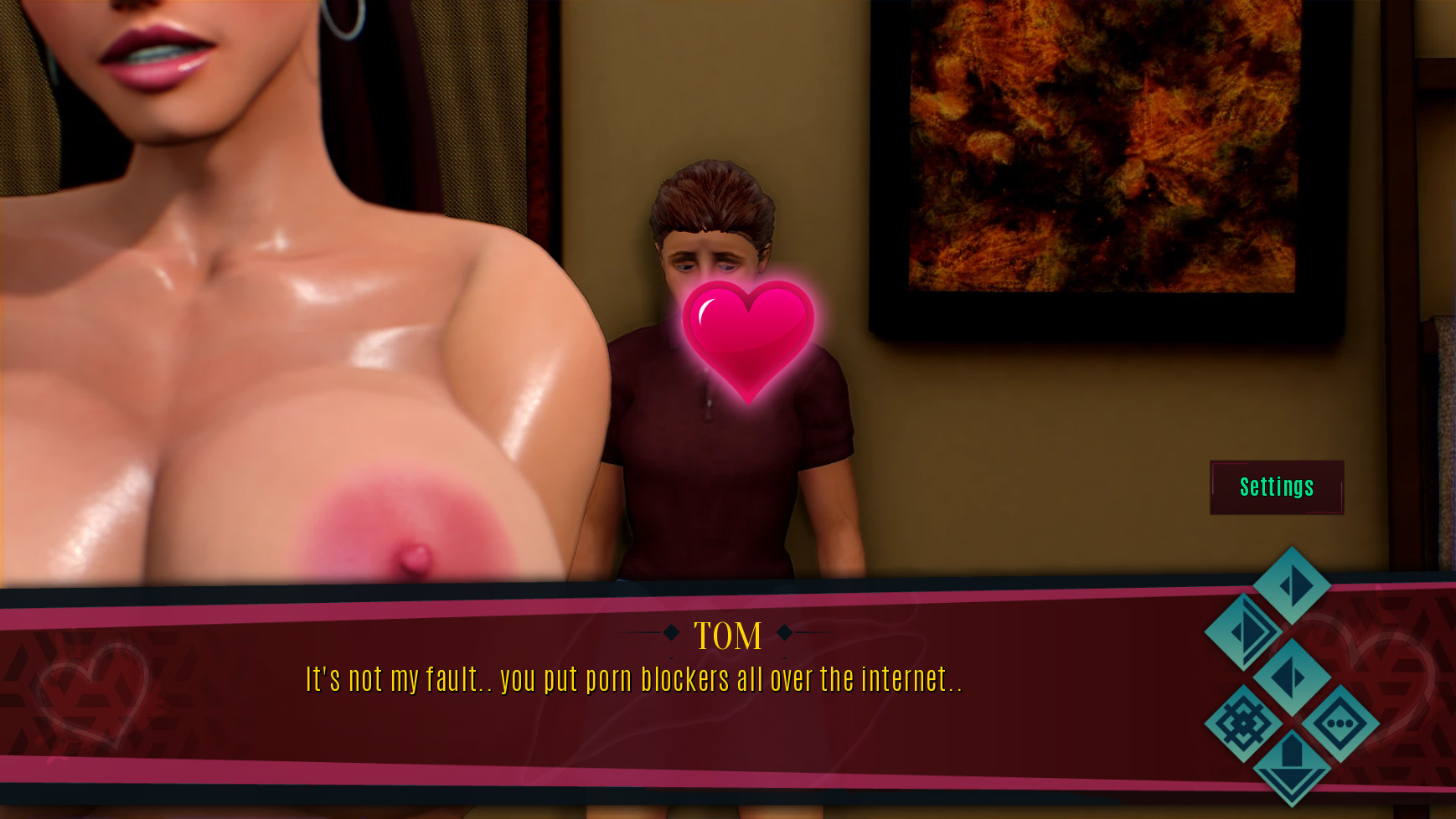This screenshot has width=1456, height=819.
Task: Open the three-dots dialogue log diamond
Action: [x=1340, y=723]
